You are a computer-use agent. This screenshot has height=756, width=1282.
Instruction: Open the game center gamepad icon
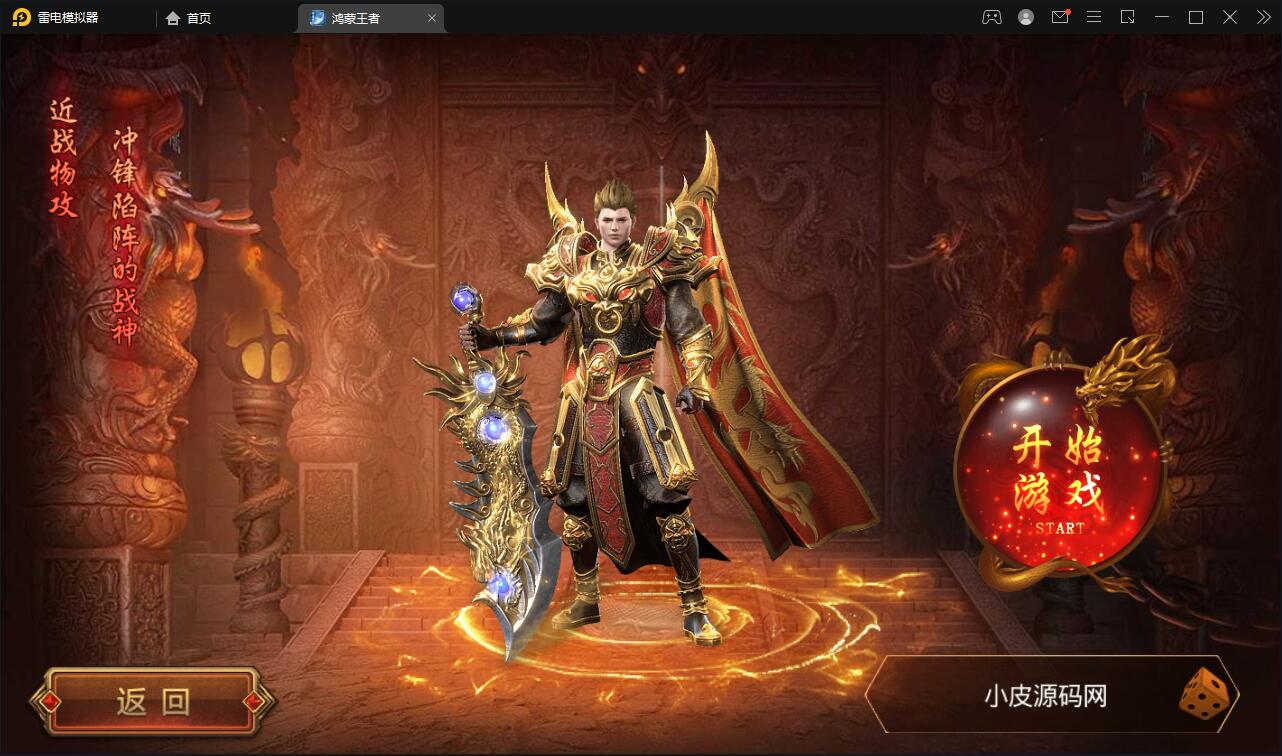point(991,17)
